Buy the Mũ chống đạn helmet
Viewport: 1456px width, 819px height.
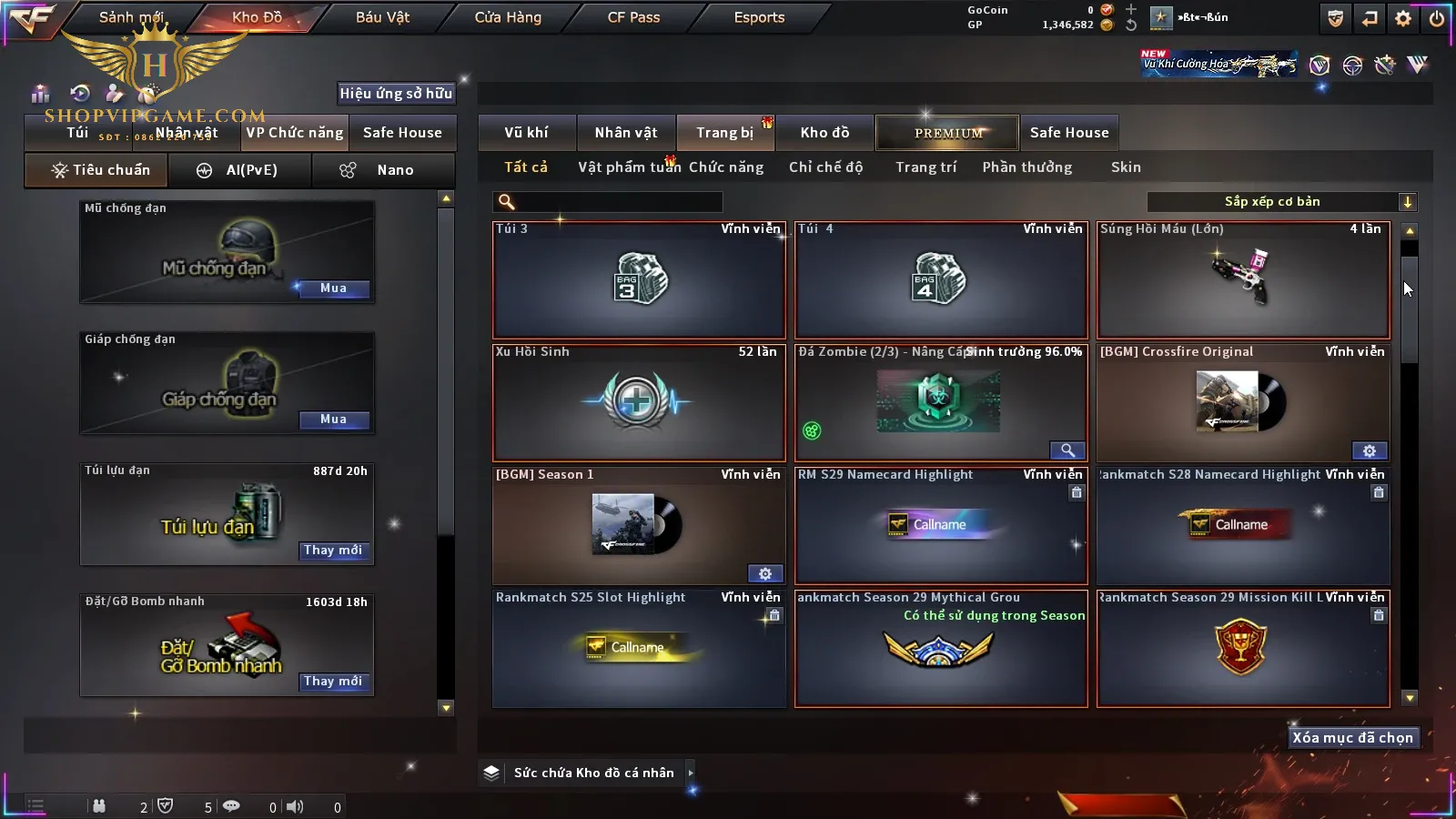pos(333,288)
